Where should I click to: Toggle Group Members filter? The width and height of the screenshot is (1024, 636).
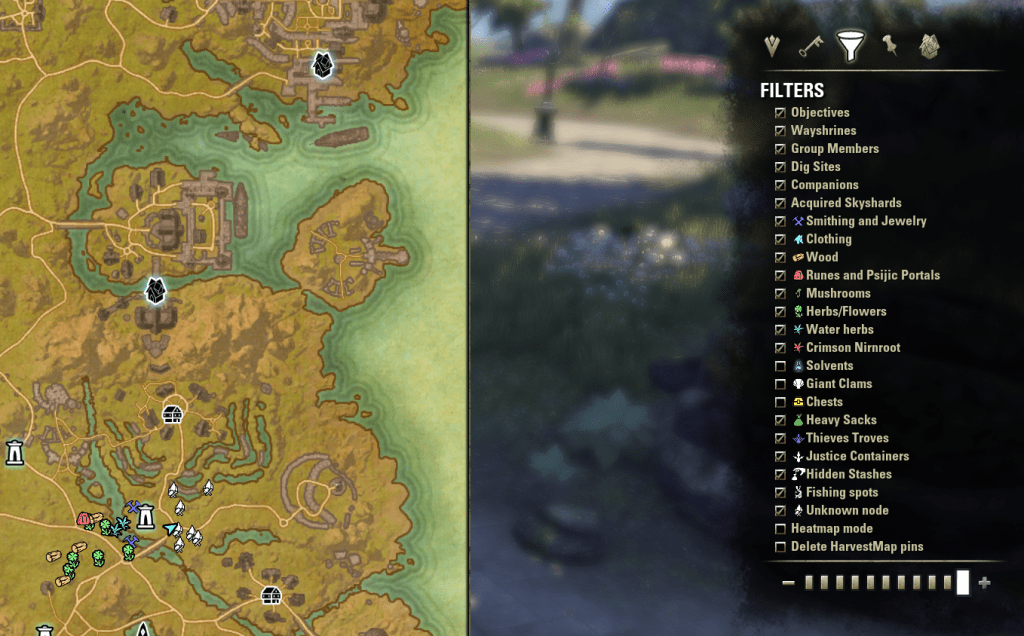780,149
